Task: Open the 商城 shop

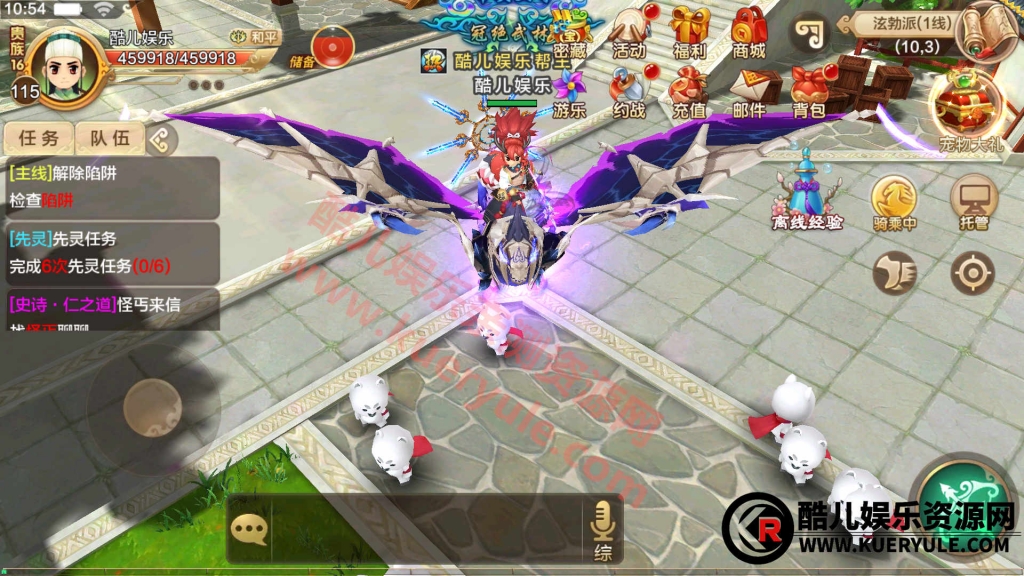Action: pyautogui.click(x=749, y=32)
